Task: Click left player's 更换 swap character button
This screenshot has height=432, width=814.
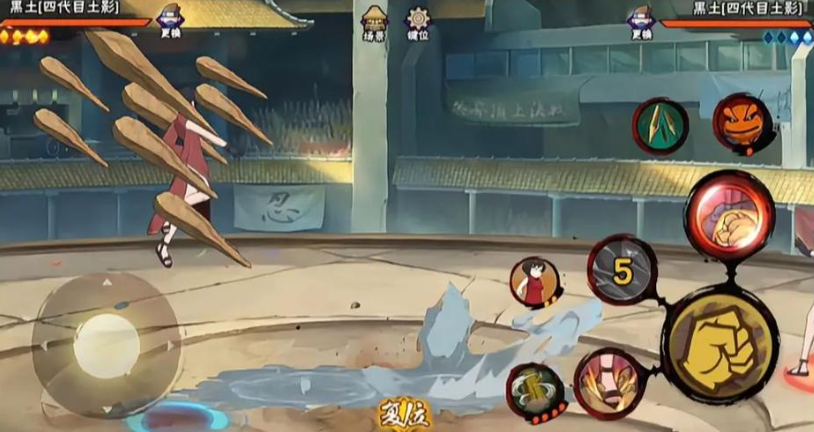Action: (171, 24)
